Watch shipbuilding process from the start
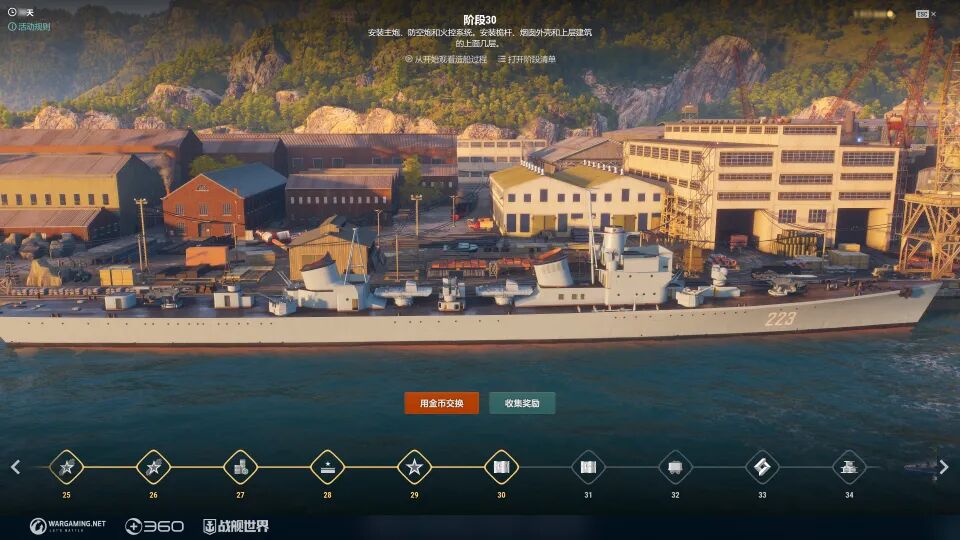Image resolution: width=960 pixels, height=540 pixels. pyautogui.click(x=447, y=59)
